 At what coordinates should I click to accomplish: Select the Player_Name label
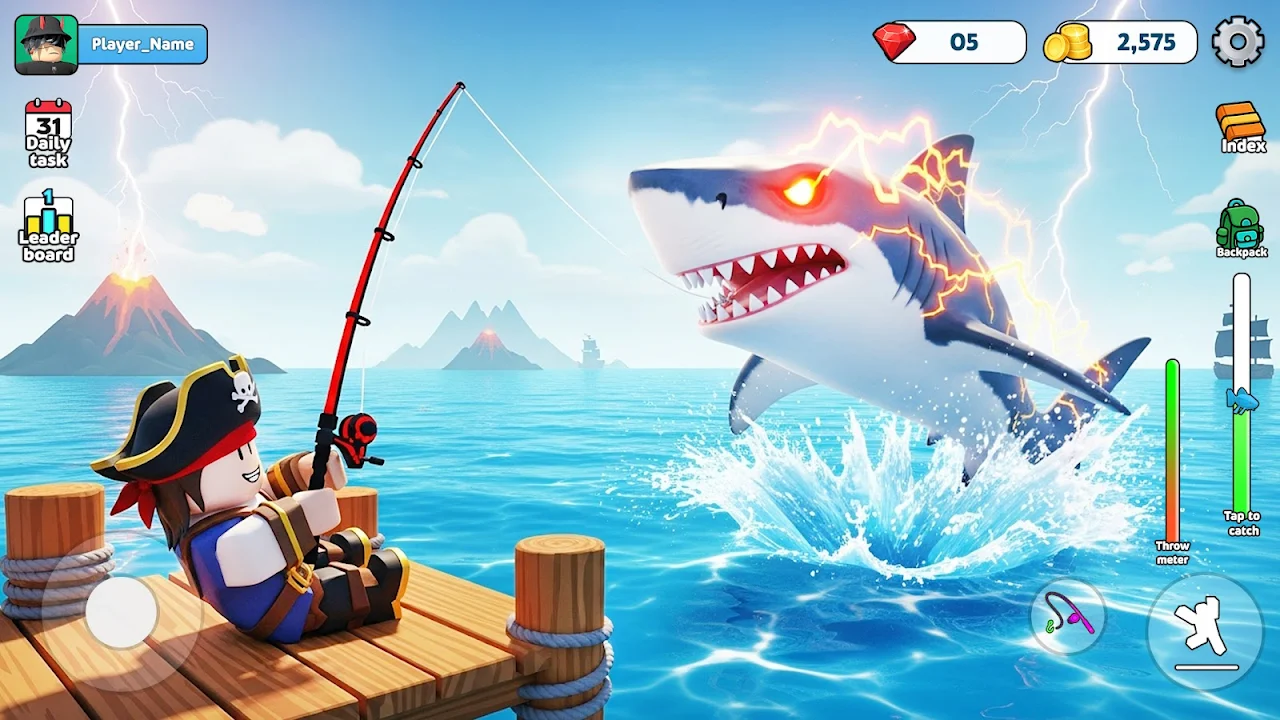pos(142,44)
